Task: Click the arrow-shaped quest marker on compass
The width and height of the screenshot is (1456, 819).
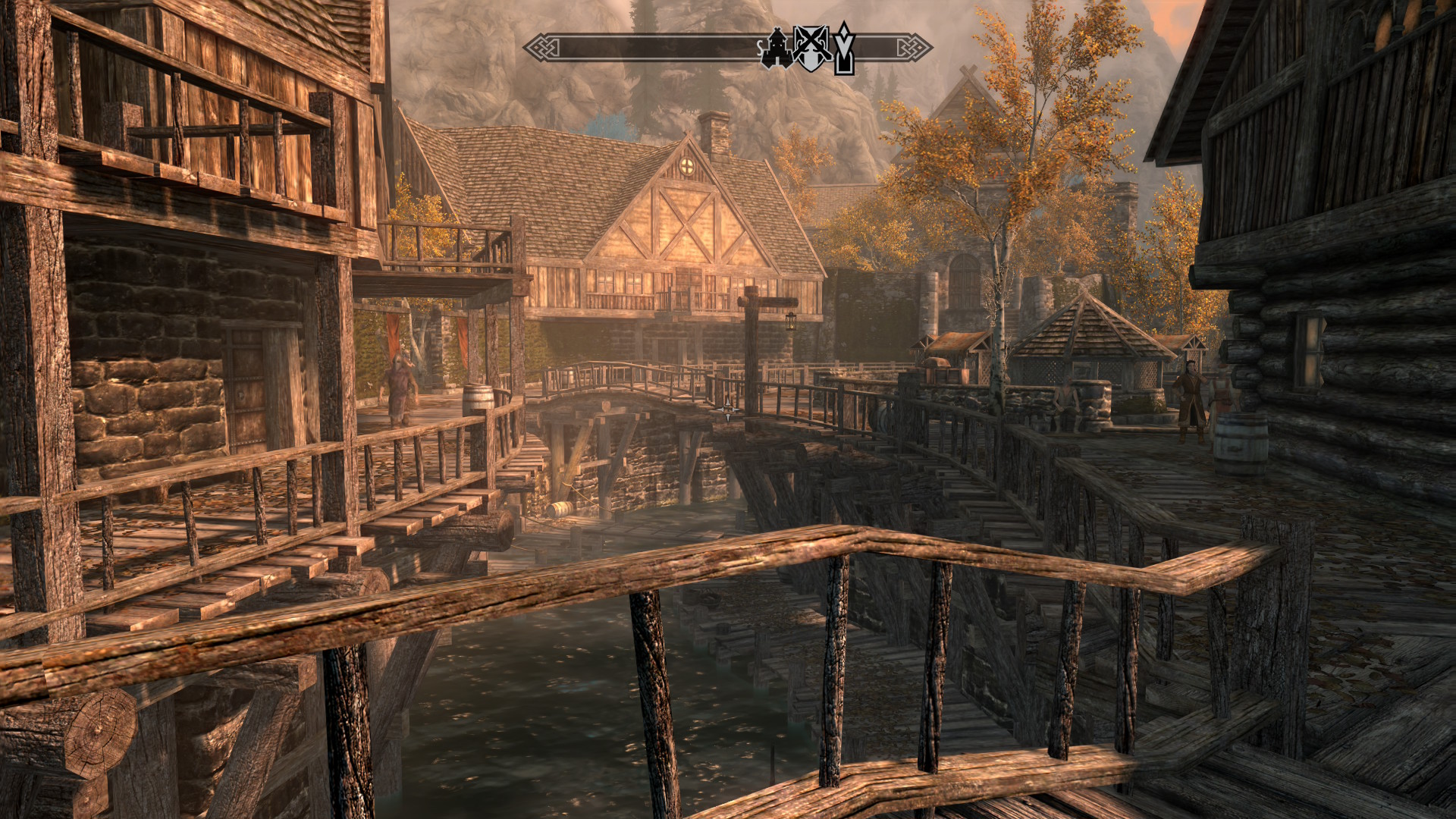Action: click(844, 49)
